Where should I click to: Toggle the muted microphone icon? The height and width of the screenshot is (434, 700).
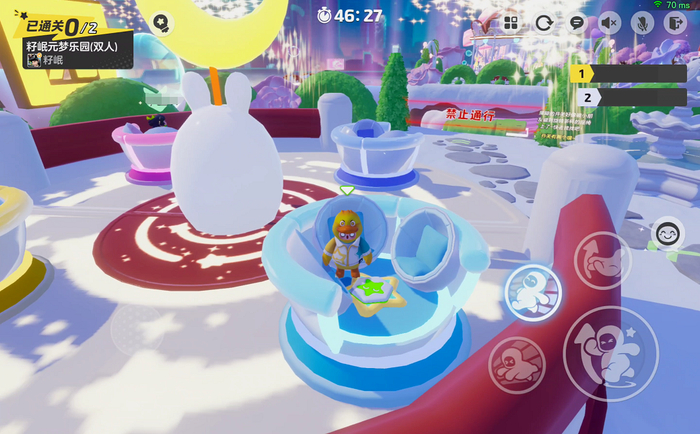[641, 23]
